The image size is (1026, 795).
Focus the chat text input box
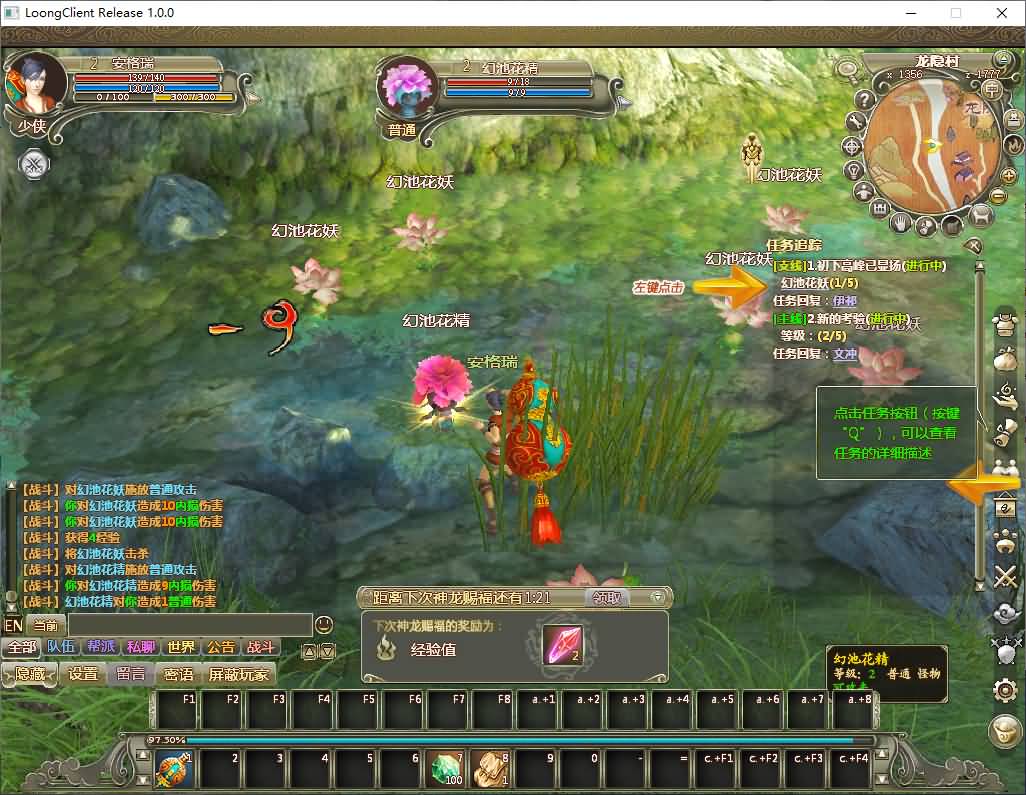click(x=190, y=625)
